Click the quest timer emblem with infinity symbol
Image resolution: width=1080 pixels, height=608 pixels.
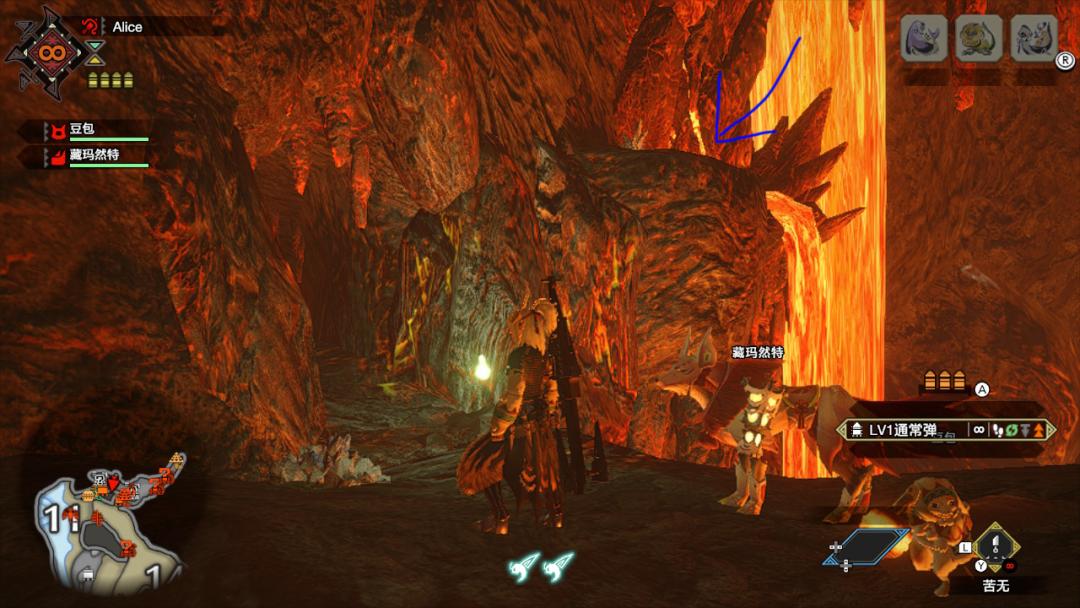47,50
